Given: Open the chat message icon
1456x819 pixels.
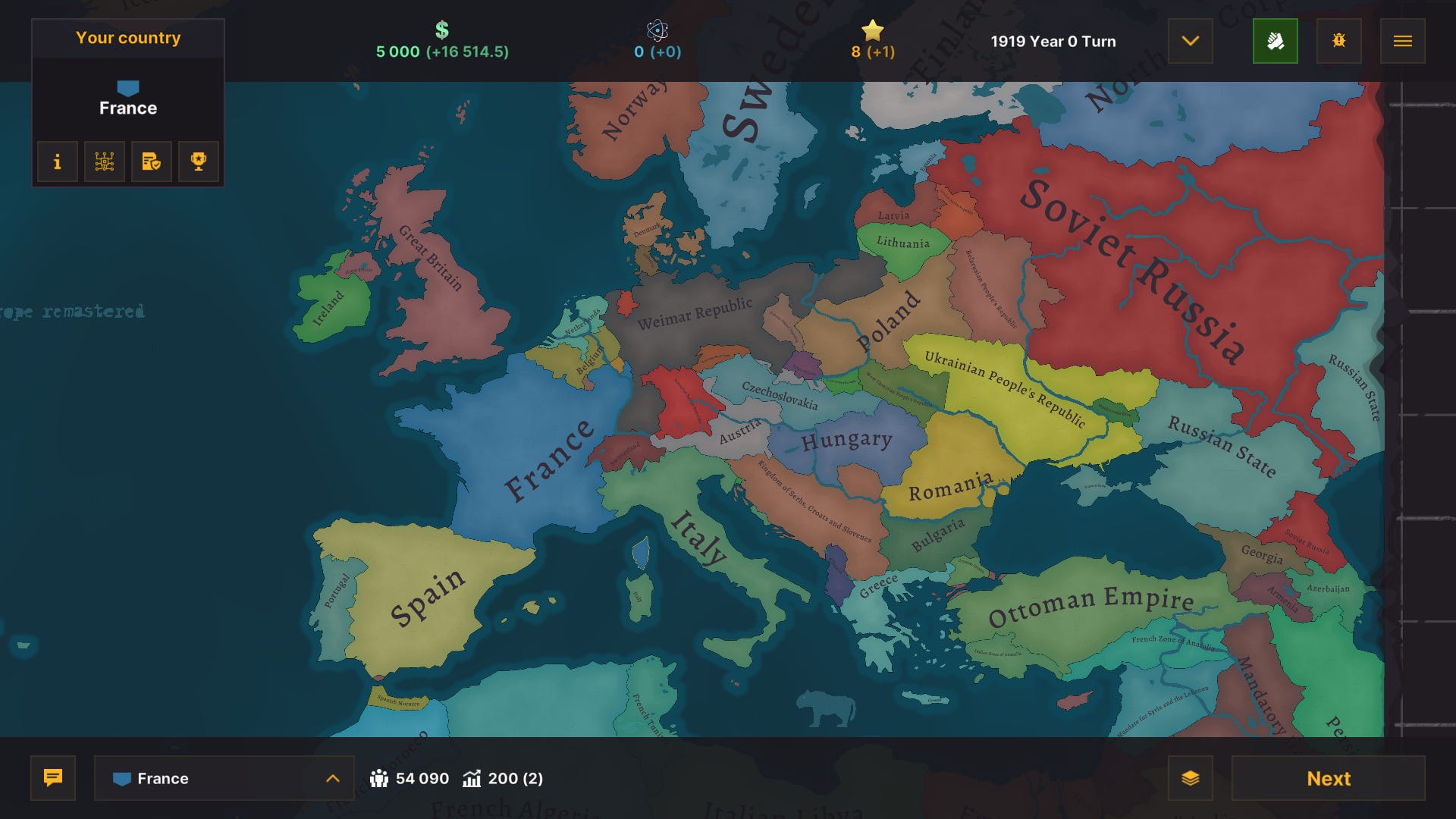Looking at the screenshot, I should 52,778.
